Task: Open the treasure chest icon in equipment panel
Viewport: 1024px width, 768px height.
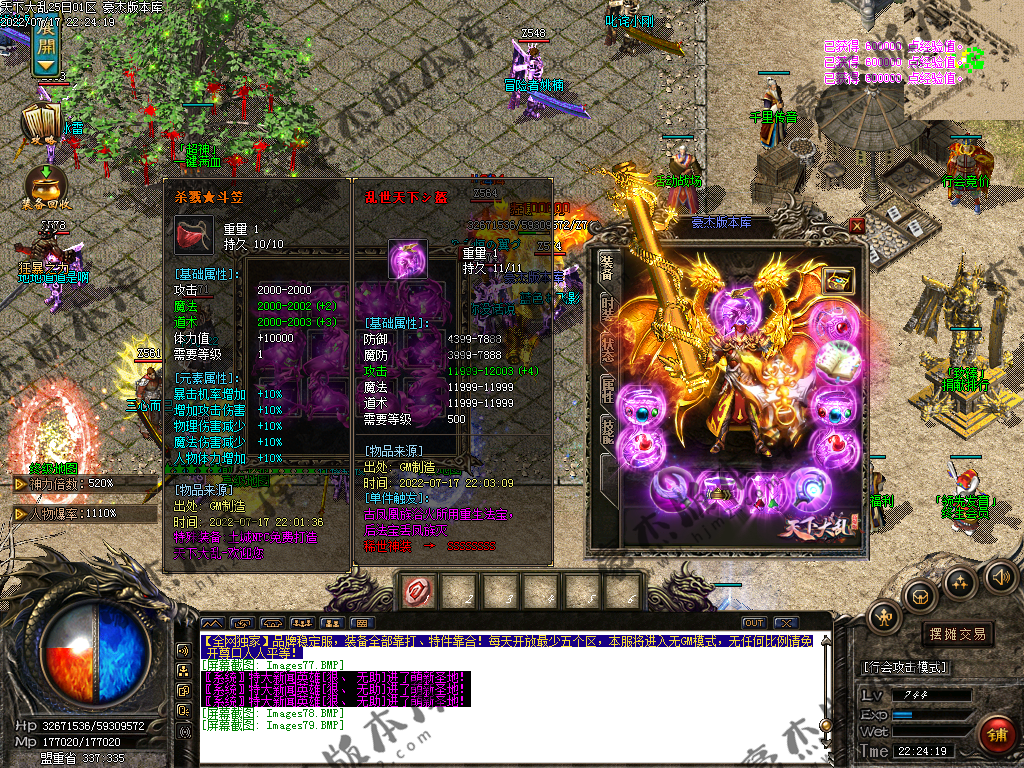Action: [x=837, y=281]
